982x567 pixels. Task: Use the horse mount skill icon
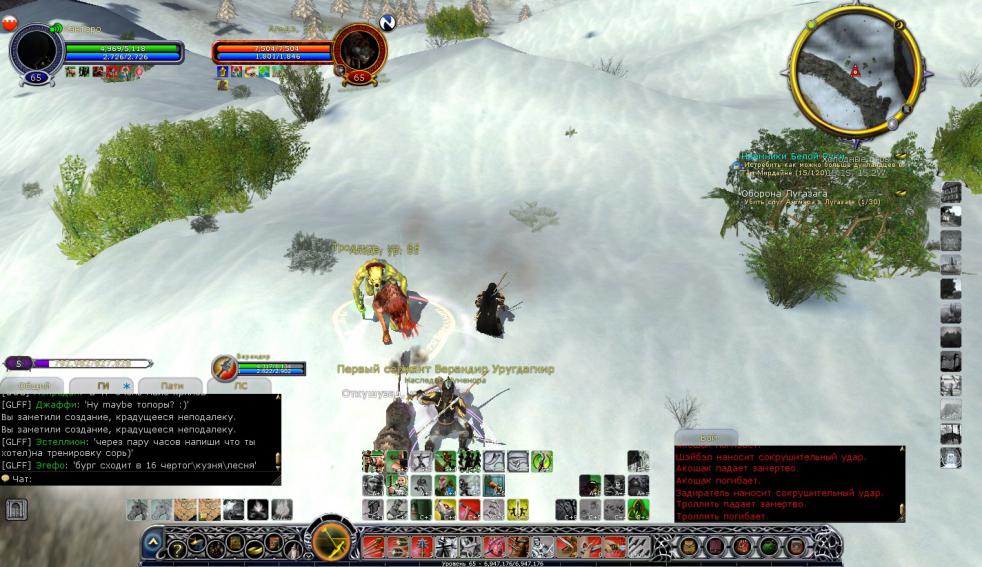click(x=138, y=509)
